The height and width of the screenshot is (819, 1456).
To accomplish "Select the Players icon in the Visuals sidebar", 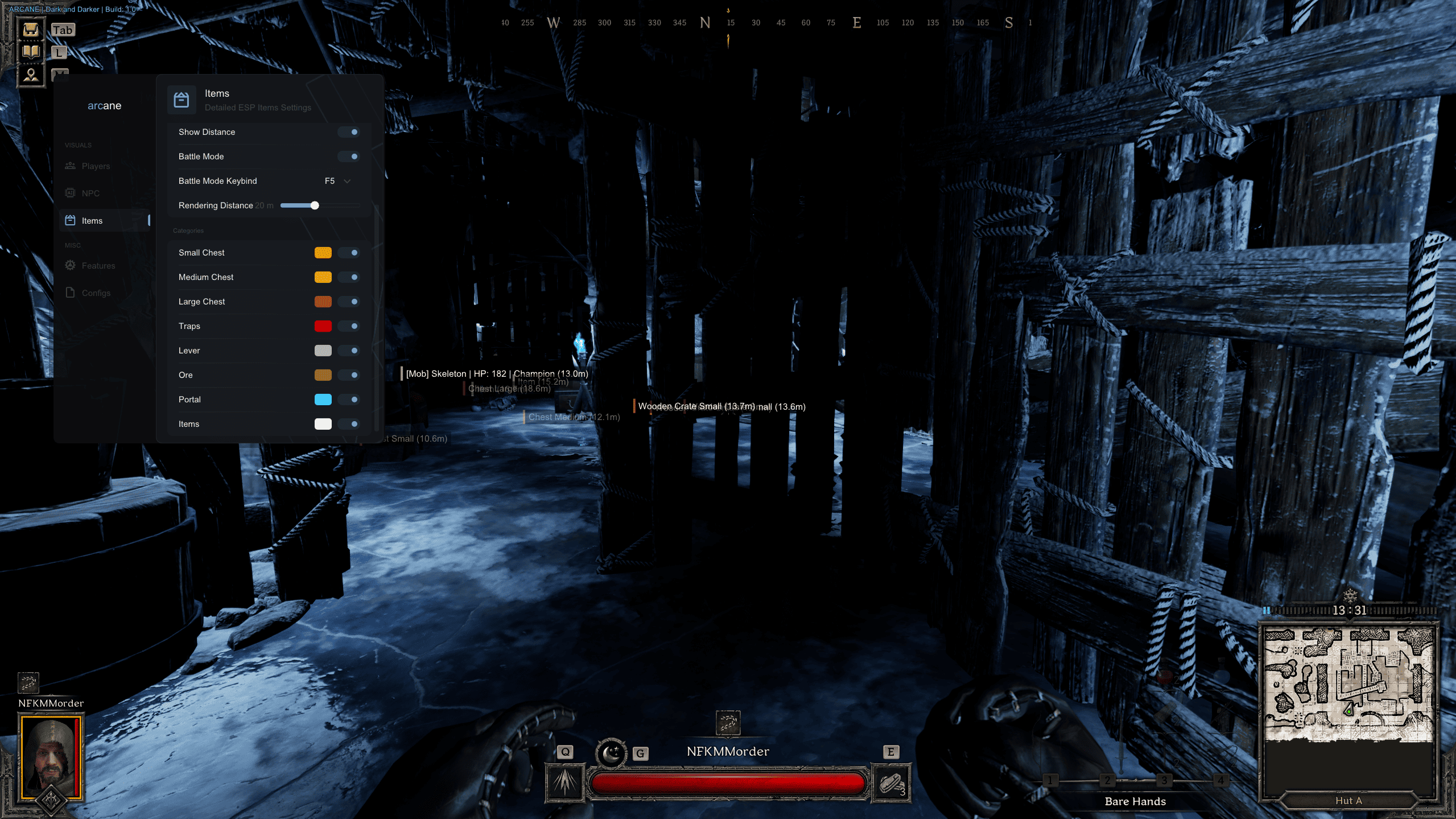I will (x=70, y=166).
